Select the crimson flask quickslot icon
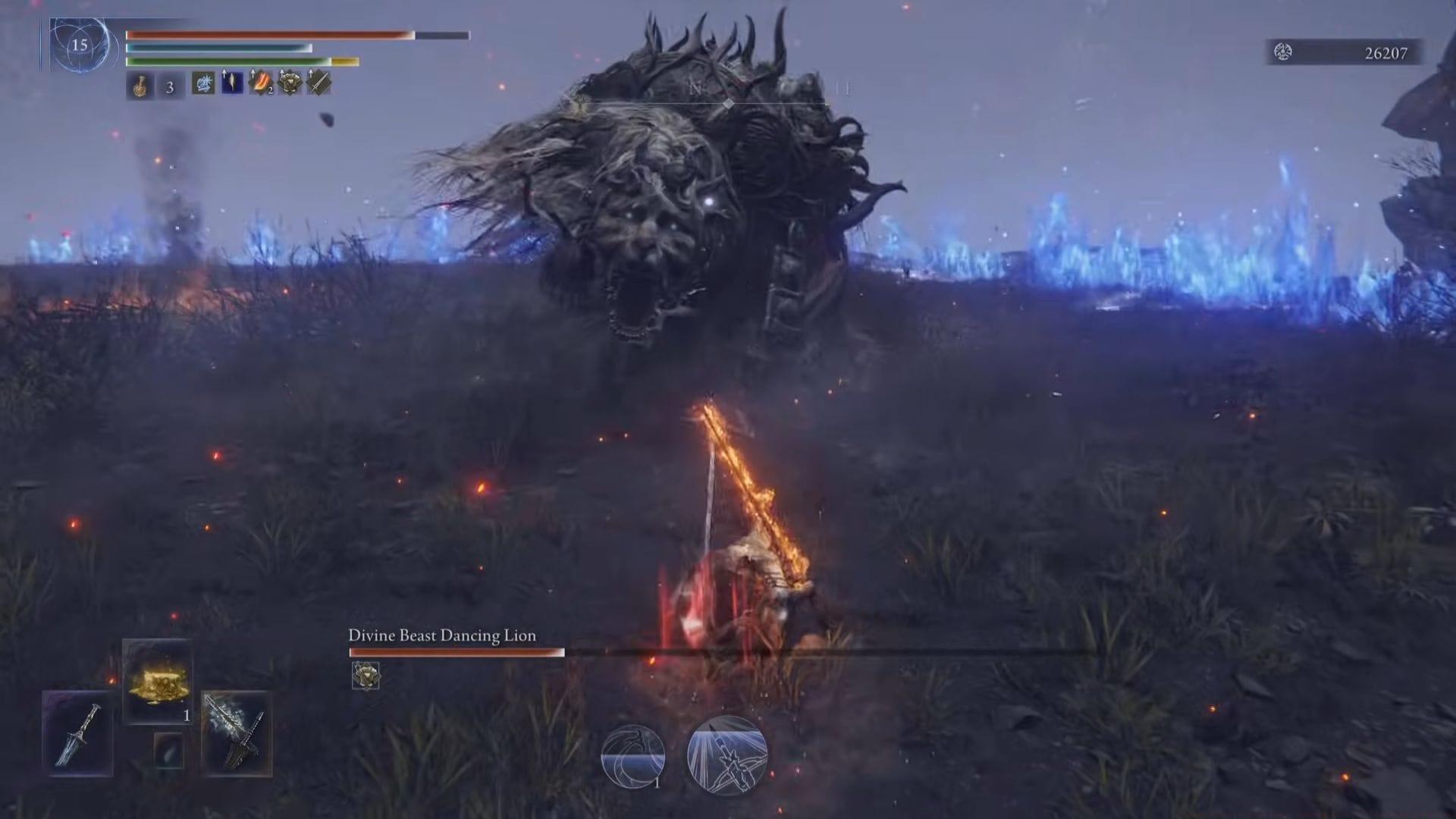1456x819 pixels. click(x=140, y=84)
